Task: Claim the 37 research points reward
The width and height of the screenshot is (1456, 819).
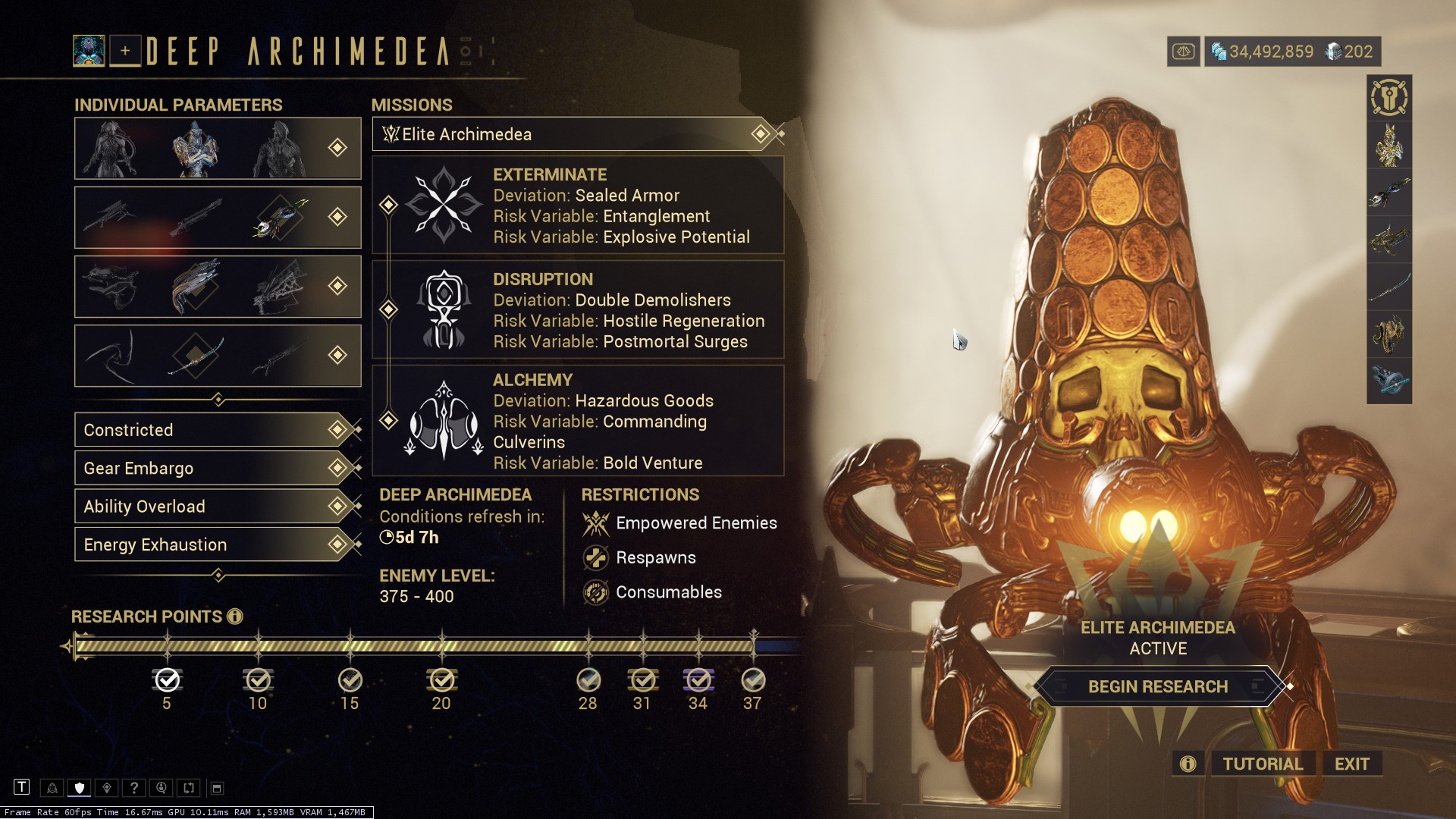Action: point(752,680)
